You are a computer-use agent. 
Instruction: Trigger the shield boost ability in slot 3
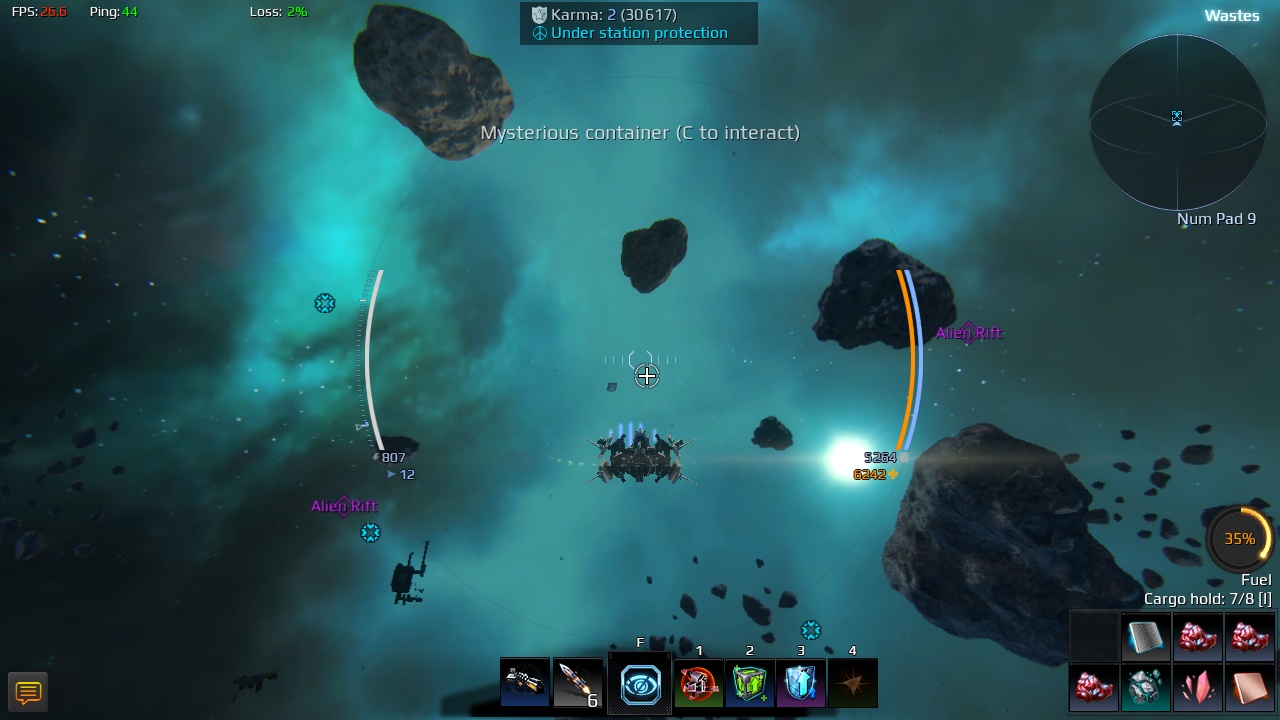pyautogui.click(x=800, y=683)
